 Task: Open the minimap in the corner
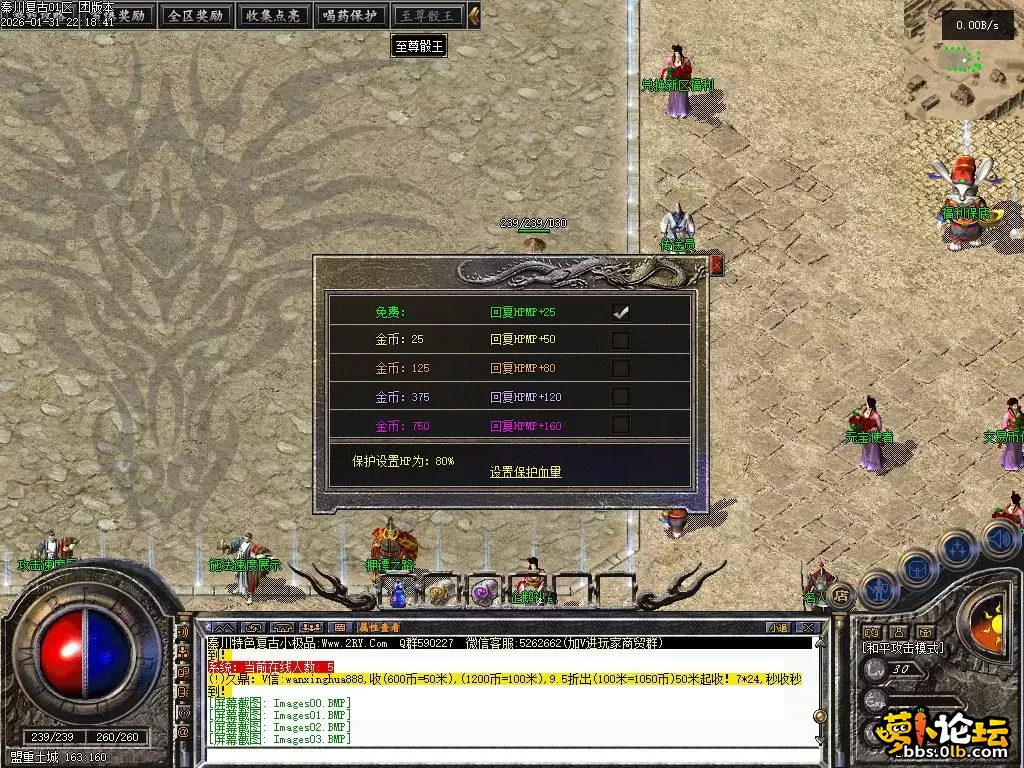pos(963,60)
